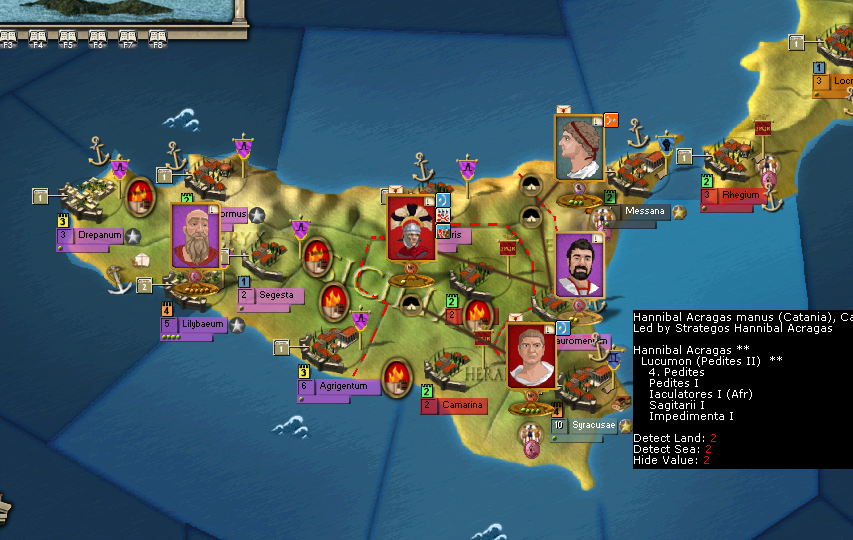Select the bald bearded general's army portrait
The image size is (853, 540).
(195, 236)
